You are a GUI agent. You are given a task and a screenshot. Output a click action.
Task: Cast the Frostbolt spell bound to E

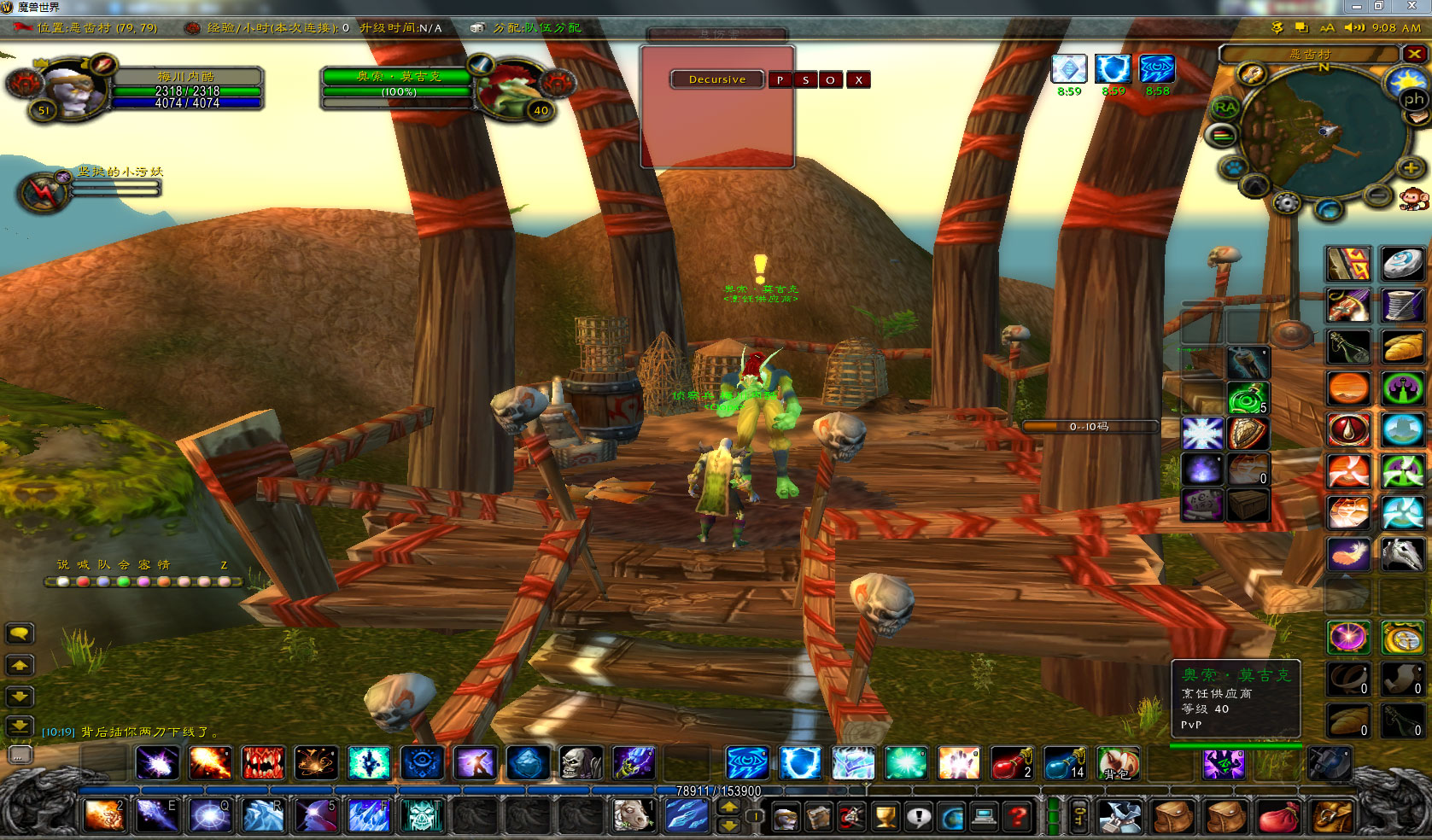pyautogui.click(x=157, y=816)
